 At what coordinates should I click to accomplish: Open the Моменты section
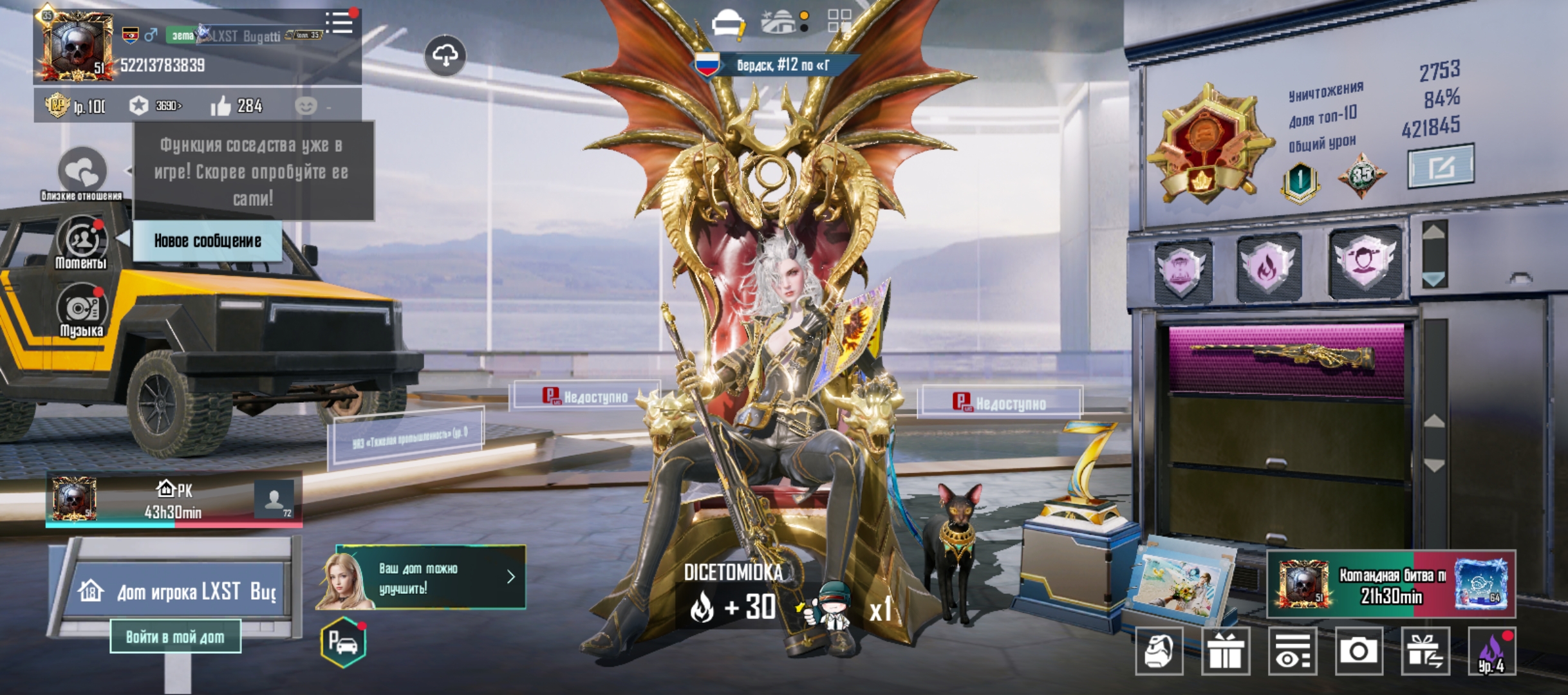[82, 243]
